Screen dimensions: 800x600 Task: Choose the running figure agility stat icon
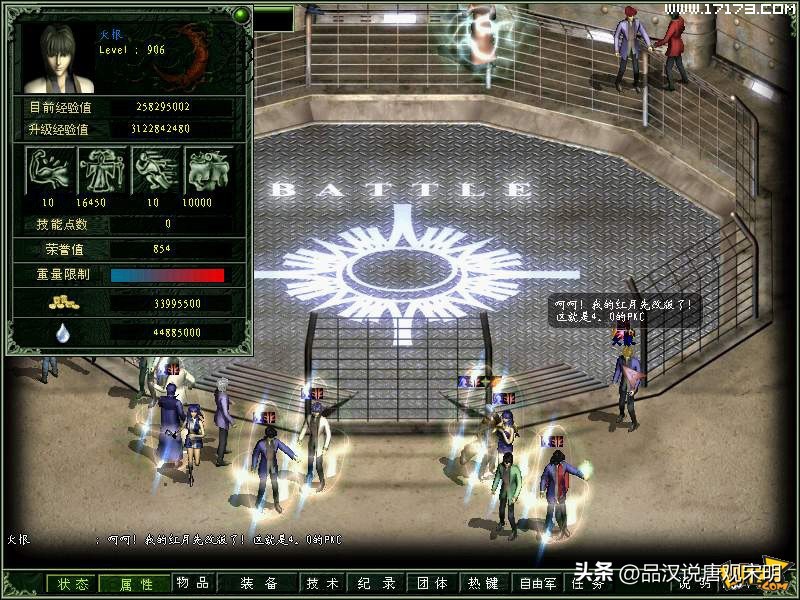[156, 171]
